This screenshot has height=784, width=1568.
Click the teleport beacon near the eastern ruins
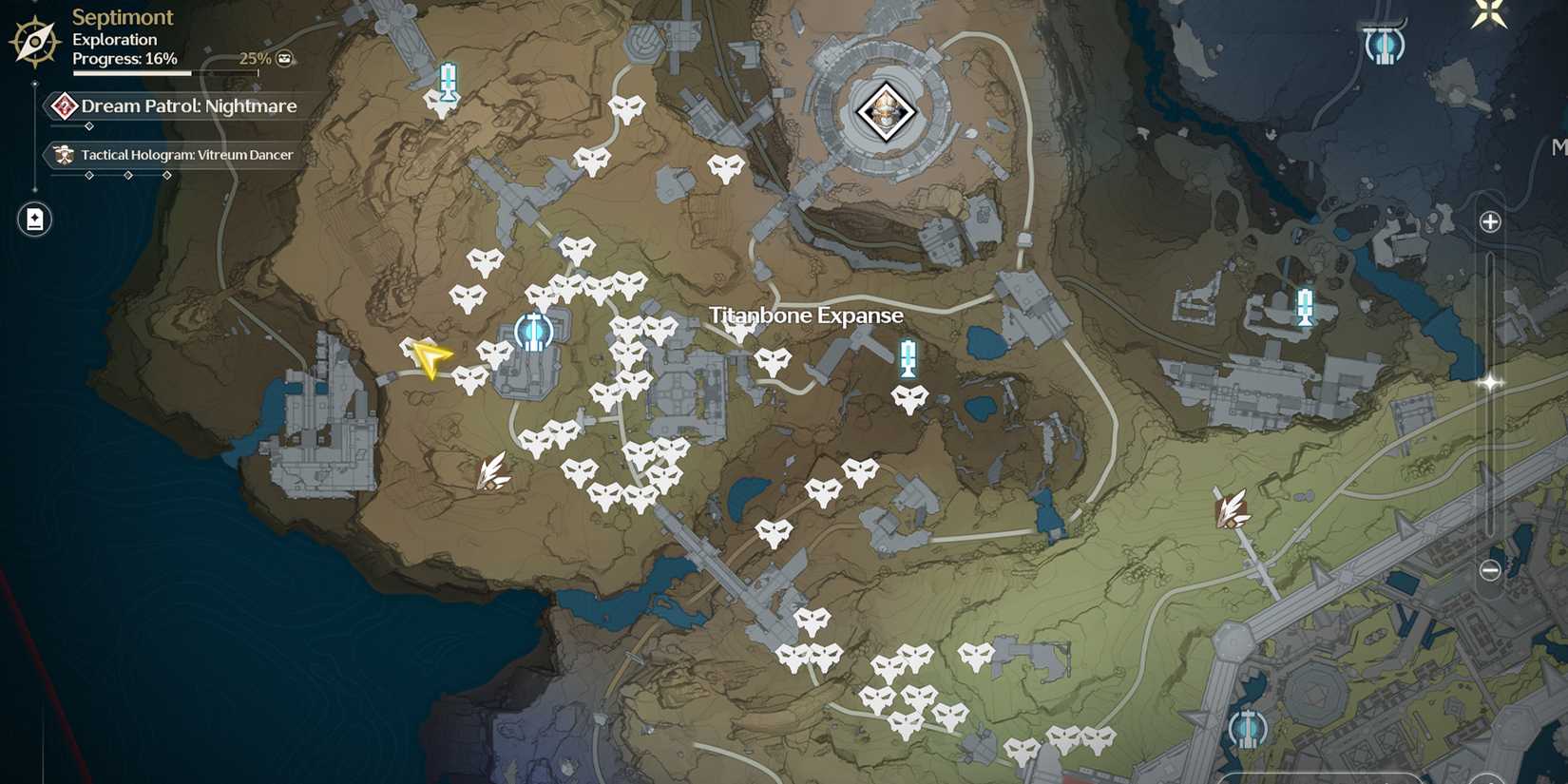[x=1303, y=308]
